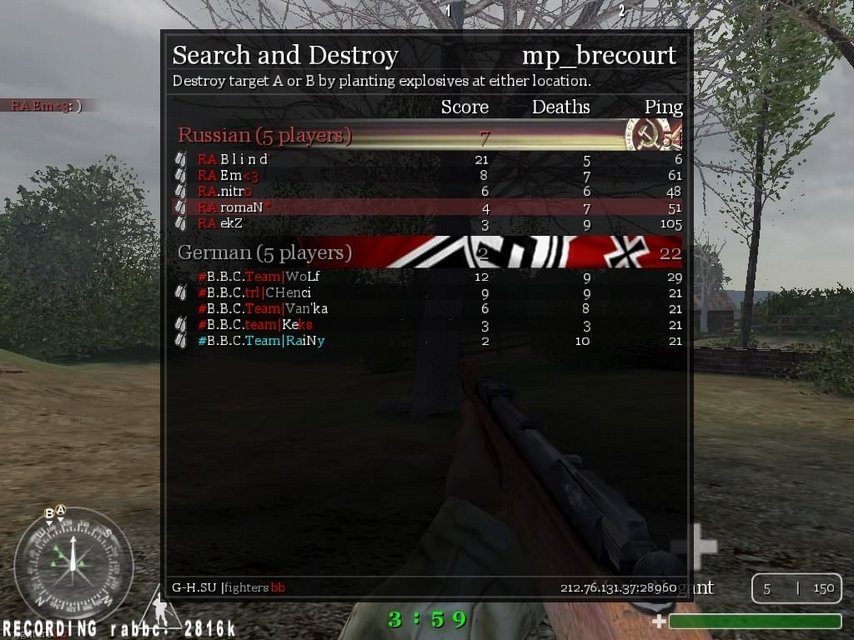Image resolution: width=854 pixels, height=640 pixels.
Task: Click the #B.B.C.Team|Van'ka row
Action: pos(263,308)
